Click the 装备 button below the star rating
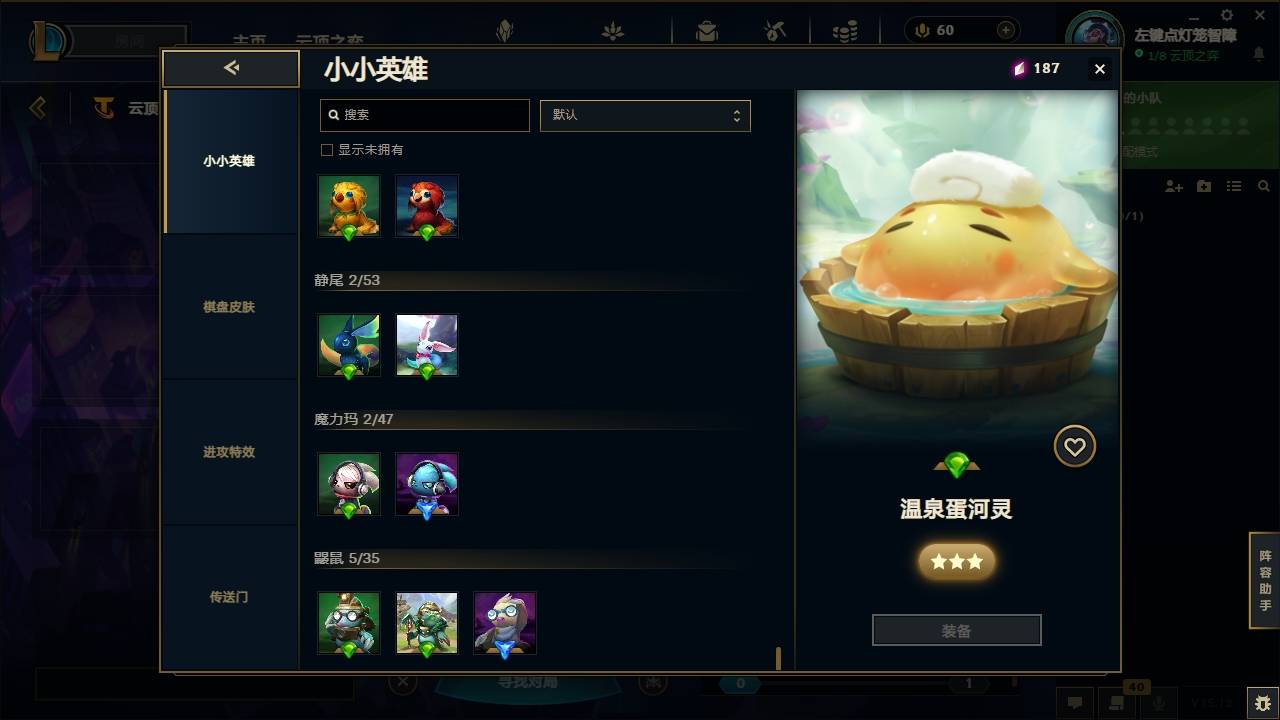The height and width of the screenshot is (720, 1280). click(956, 630)
